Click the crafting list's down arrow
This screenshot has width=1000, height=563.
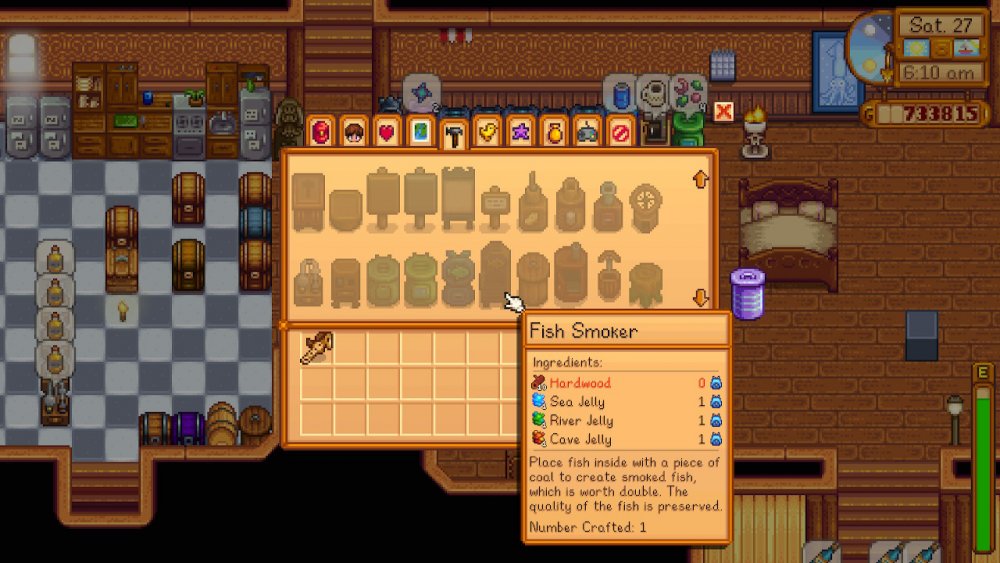tap(700, 297)
